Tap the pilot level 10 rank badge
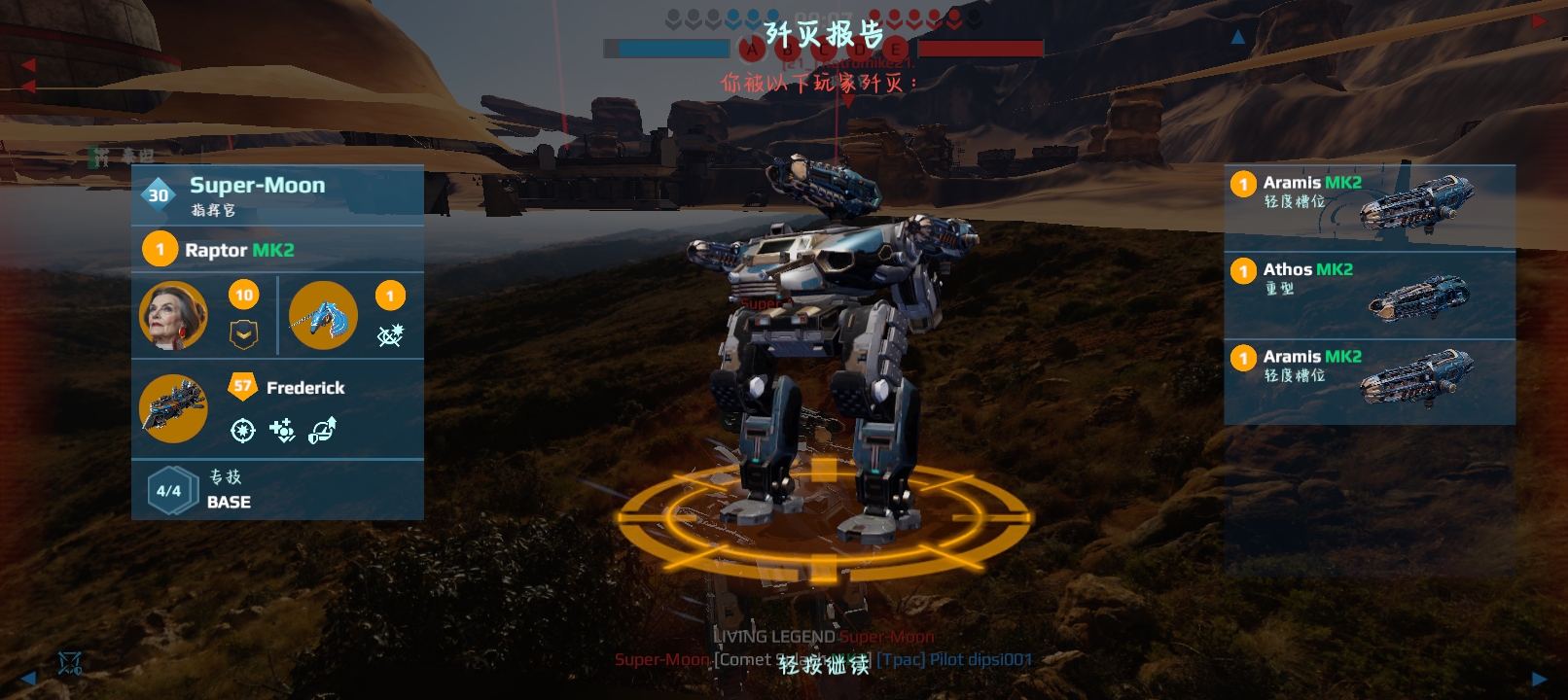1568x700 pixels. tap(243, 296)
